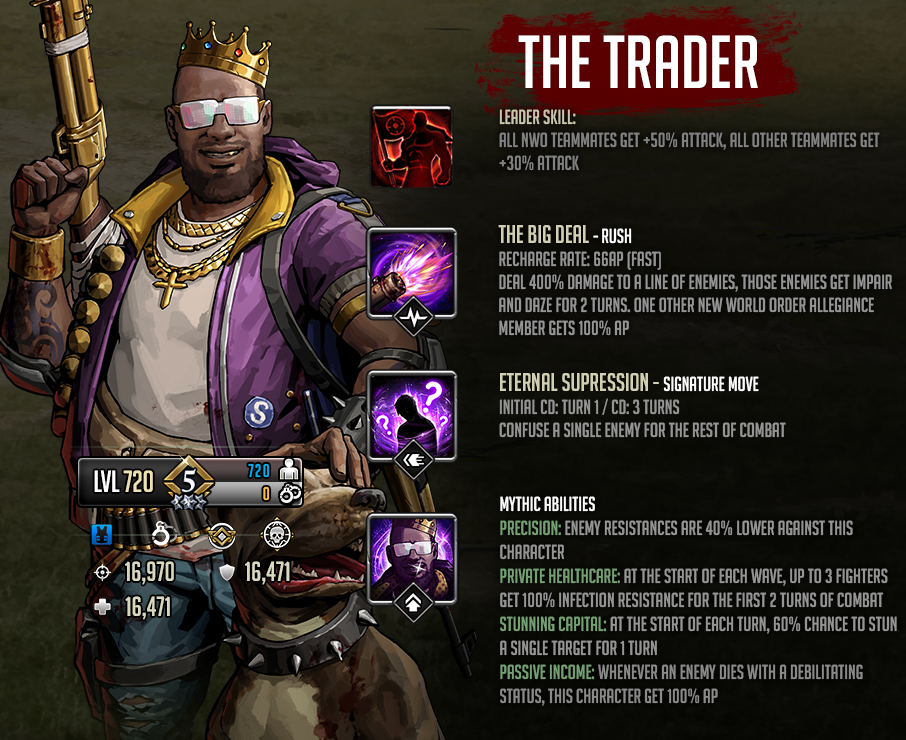Tap the white handcuffs trait icon
Image resolution: width=906 pixels, height=740 pixels.
161,535
